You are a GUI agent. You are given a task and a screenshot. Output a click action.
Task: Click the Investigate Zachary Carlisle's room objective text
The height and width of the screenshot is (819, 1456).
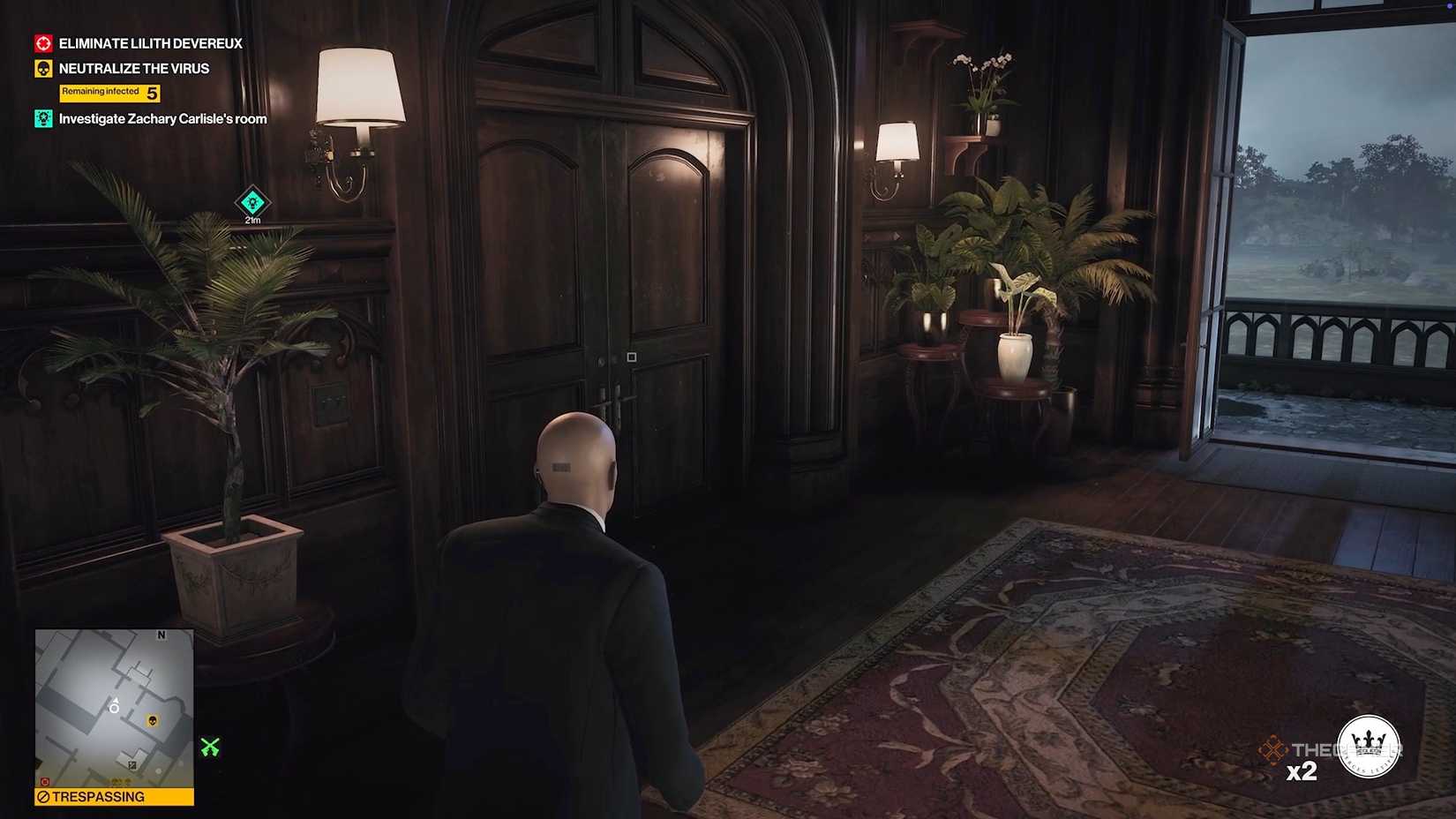click(161, 117)
